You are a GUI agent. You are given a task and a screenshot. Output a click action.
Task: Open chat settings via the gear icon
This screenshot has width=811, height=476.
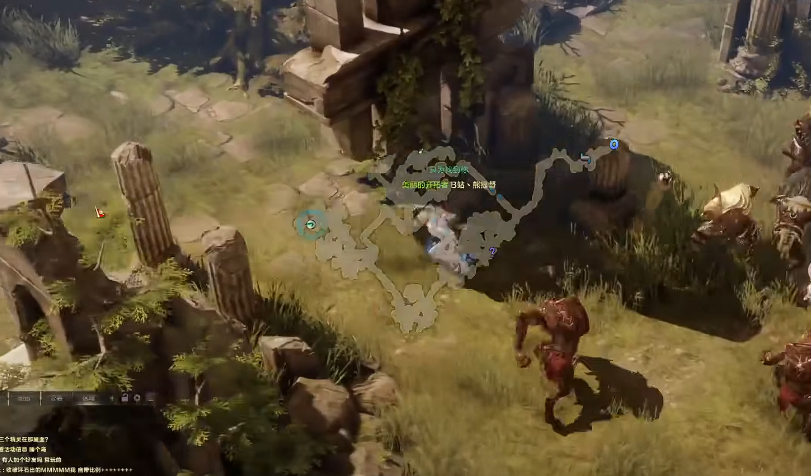(137, 398)
